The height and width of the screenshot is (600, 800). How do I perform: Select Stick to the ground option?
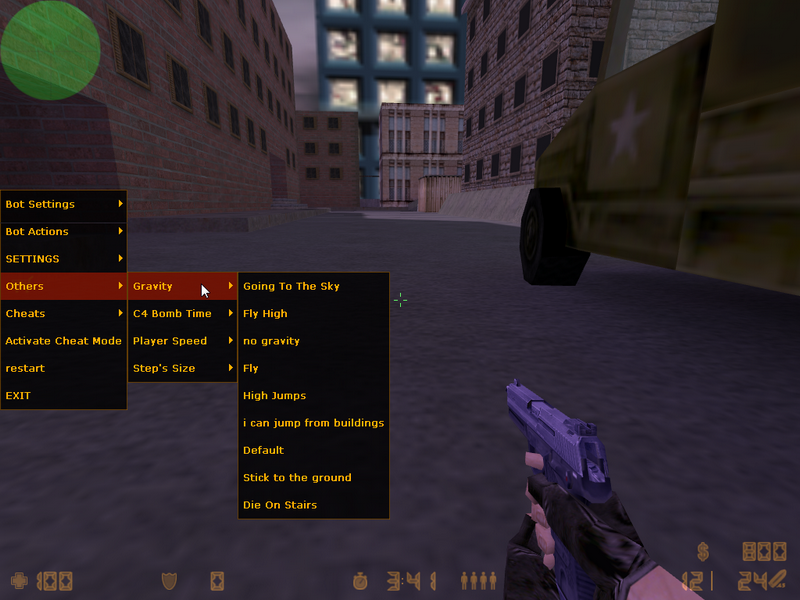pos(312,478)
